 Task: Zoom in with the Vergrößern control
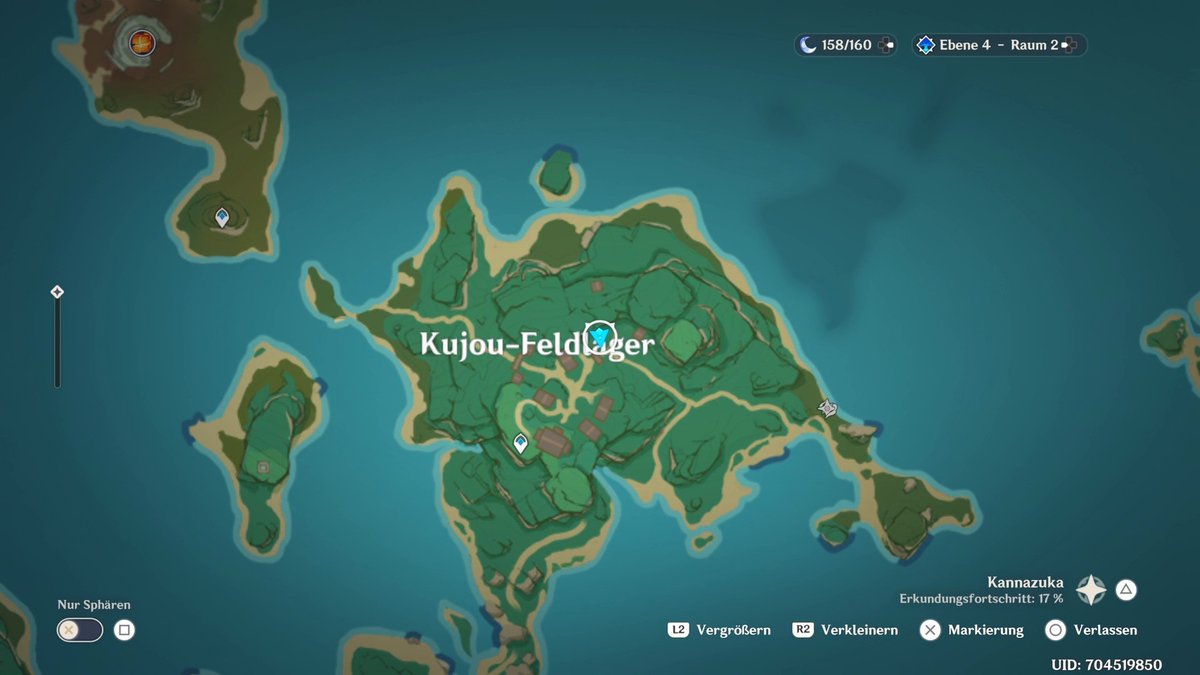[720, 630]
